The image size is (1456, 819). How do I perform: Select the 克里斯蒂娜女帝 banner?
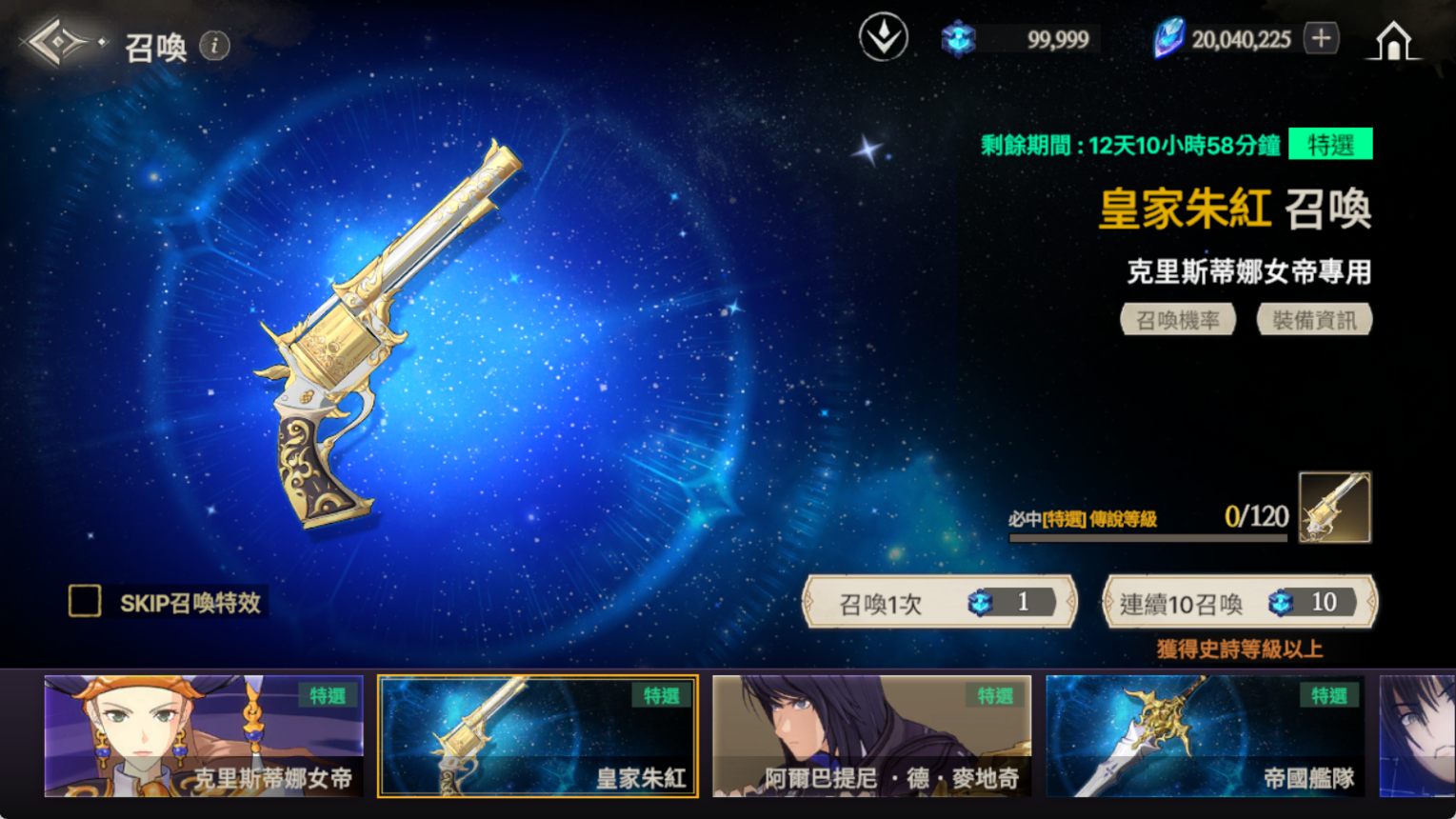tap(204, 735)
